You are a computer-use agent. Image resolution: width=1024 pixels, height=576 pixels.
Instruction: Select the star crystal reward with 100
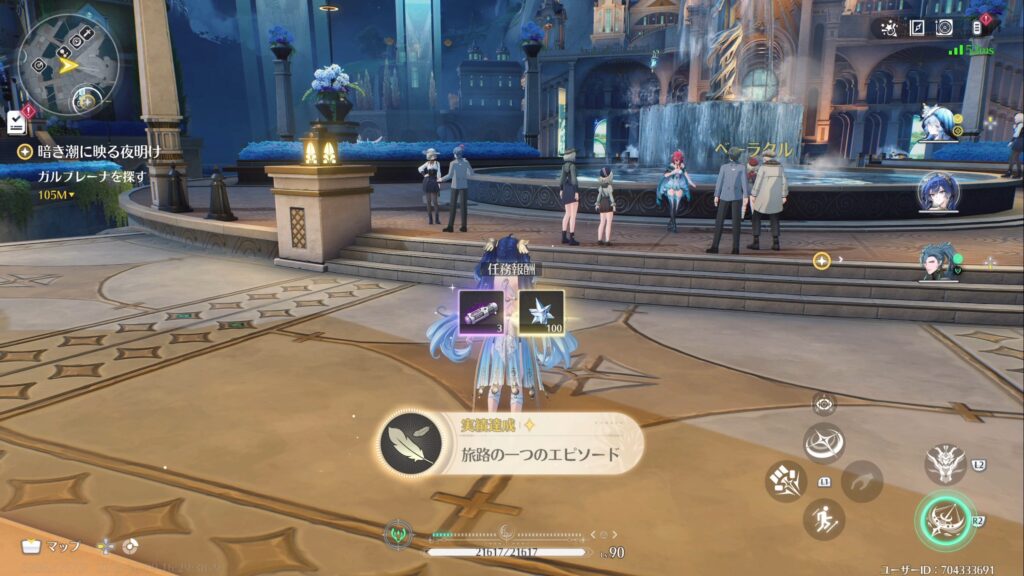541,312
